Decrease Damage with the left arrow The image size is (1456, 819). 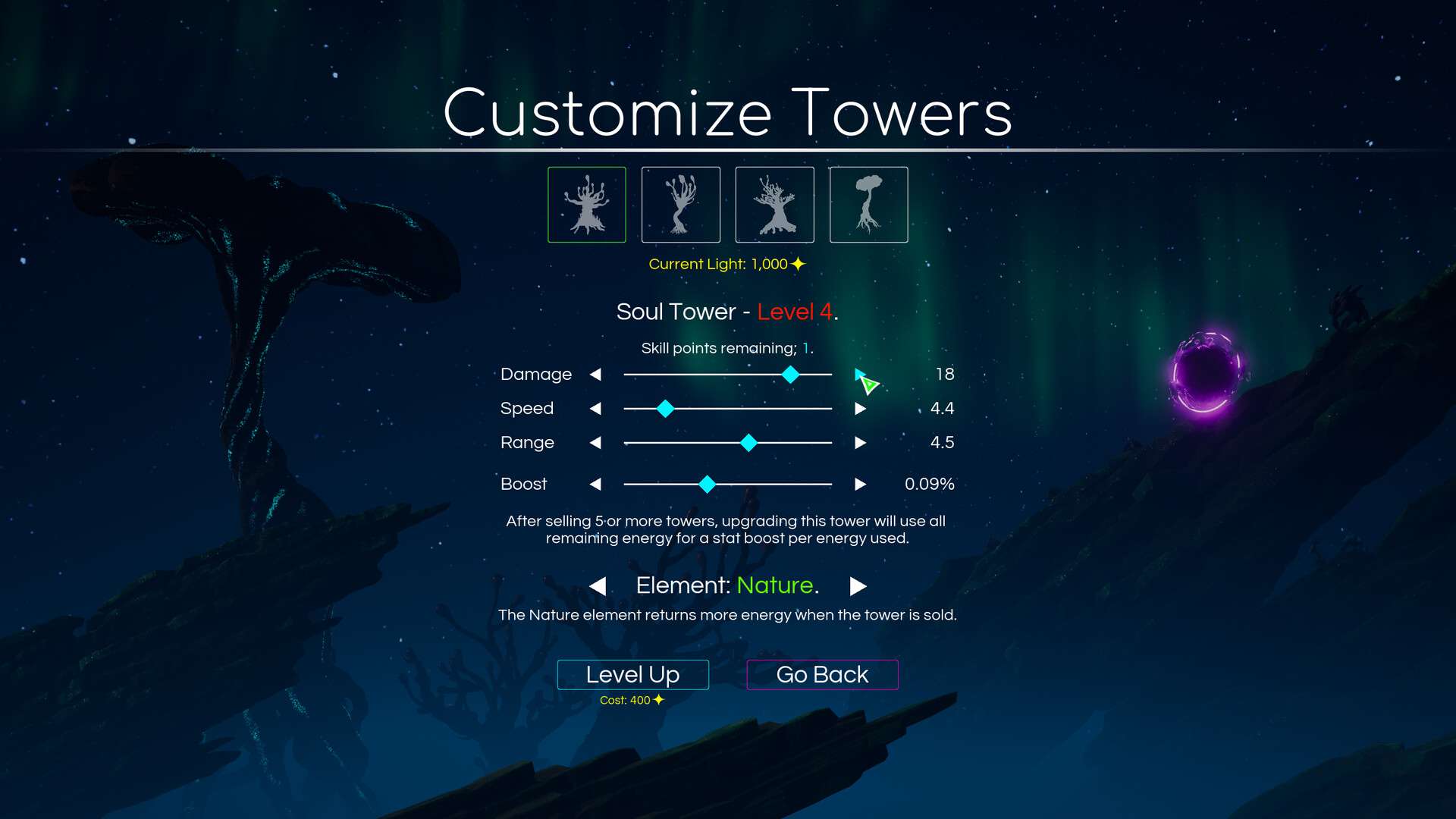coord(595,374)
